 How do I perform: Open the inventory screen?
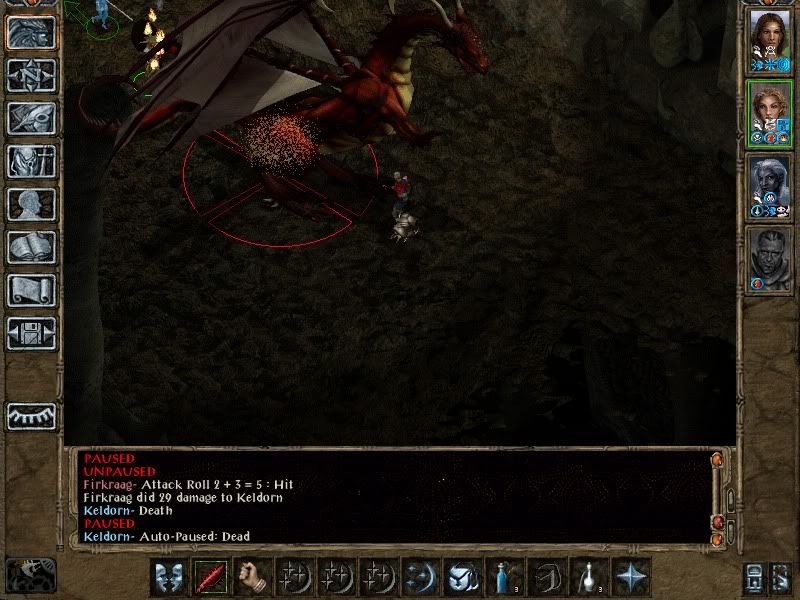coord(31,161)
